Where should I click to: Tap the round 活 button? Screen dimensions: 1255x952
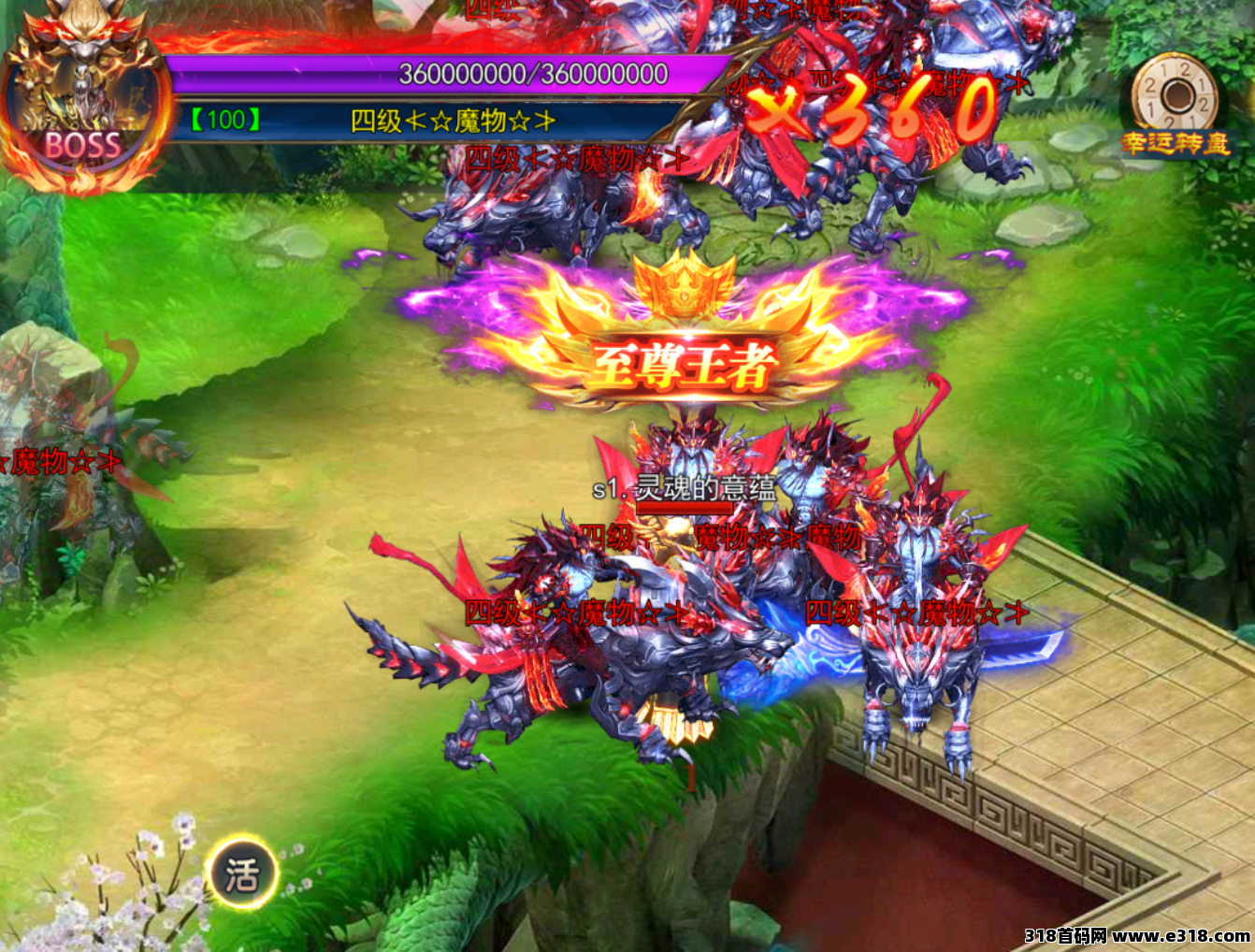241,875
